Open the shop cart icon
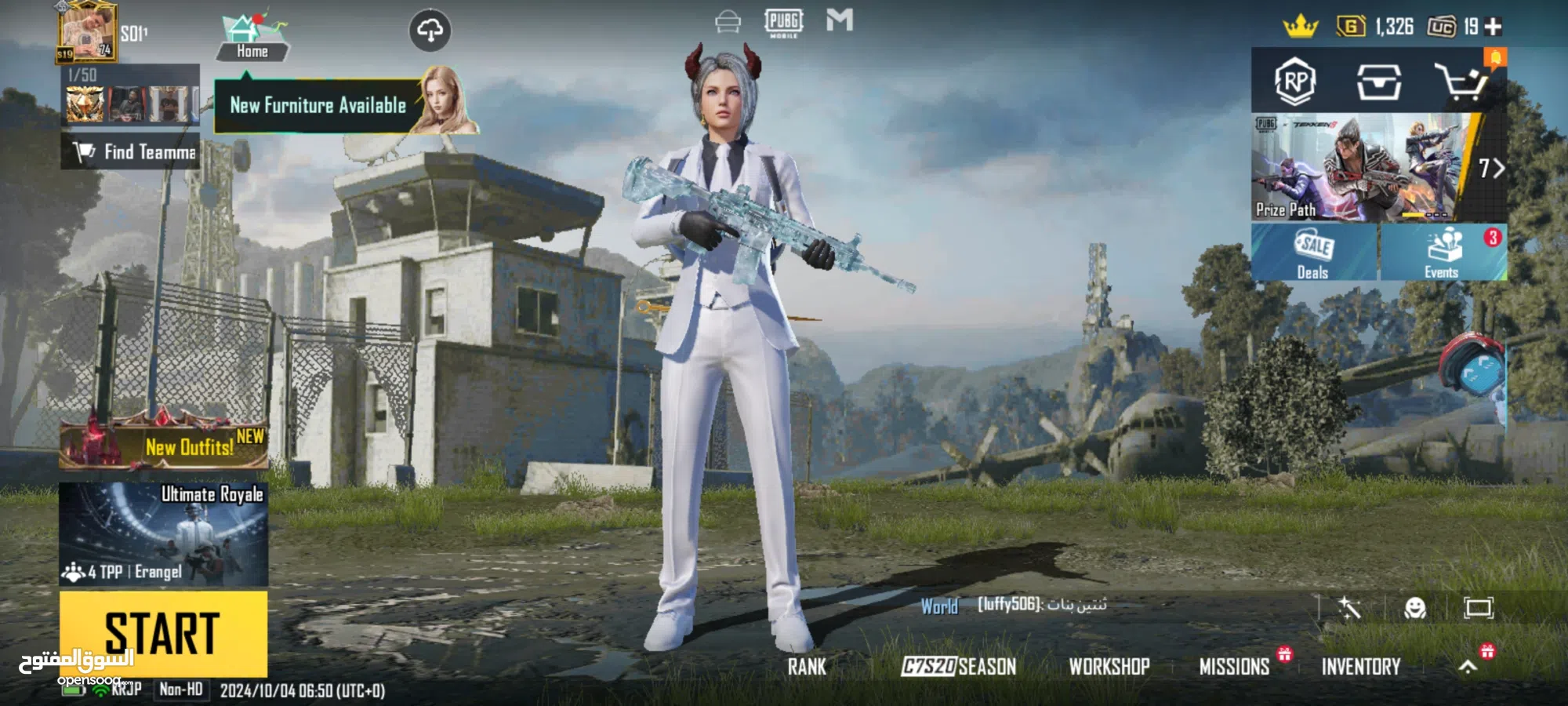Image resolution: width=1568 pixels, height=706 pixels. [x=1461, y=81]
